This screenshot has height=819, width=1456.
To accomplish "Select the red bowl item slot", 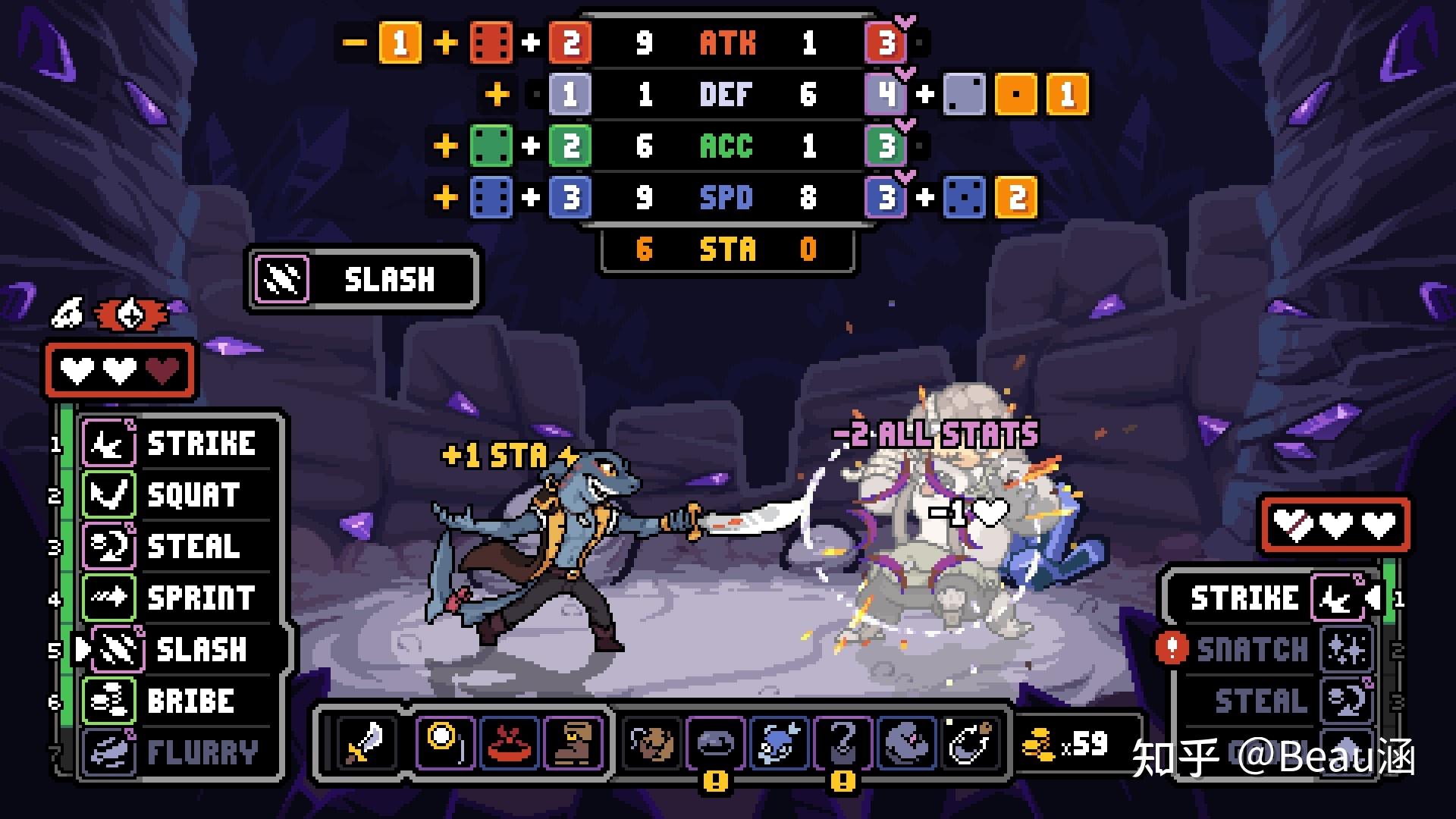I will coord(510,741).
